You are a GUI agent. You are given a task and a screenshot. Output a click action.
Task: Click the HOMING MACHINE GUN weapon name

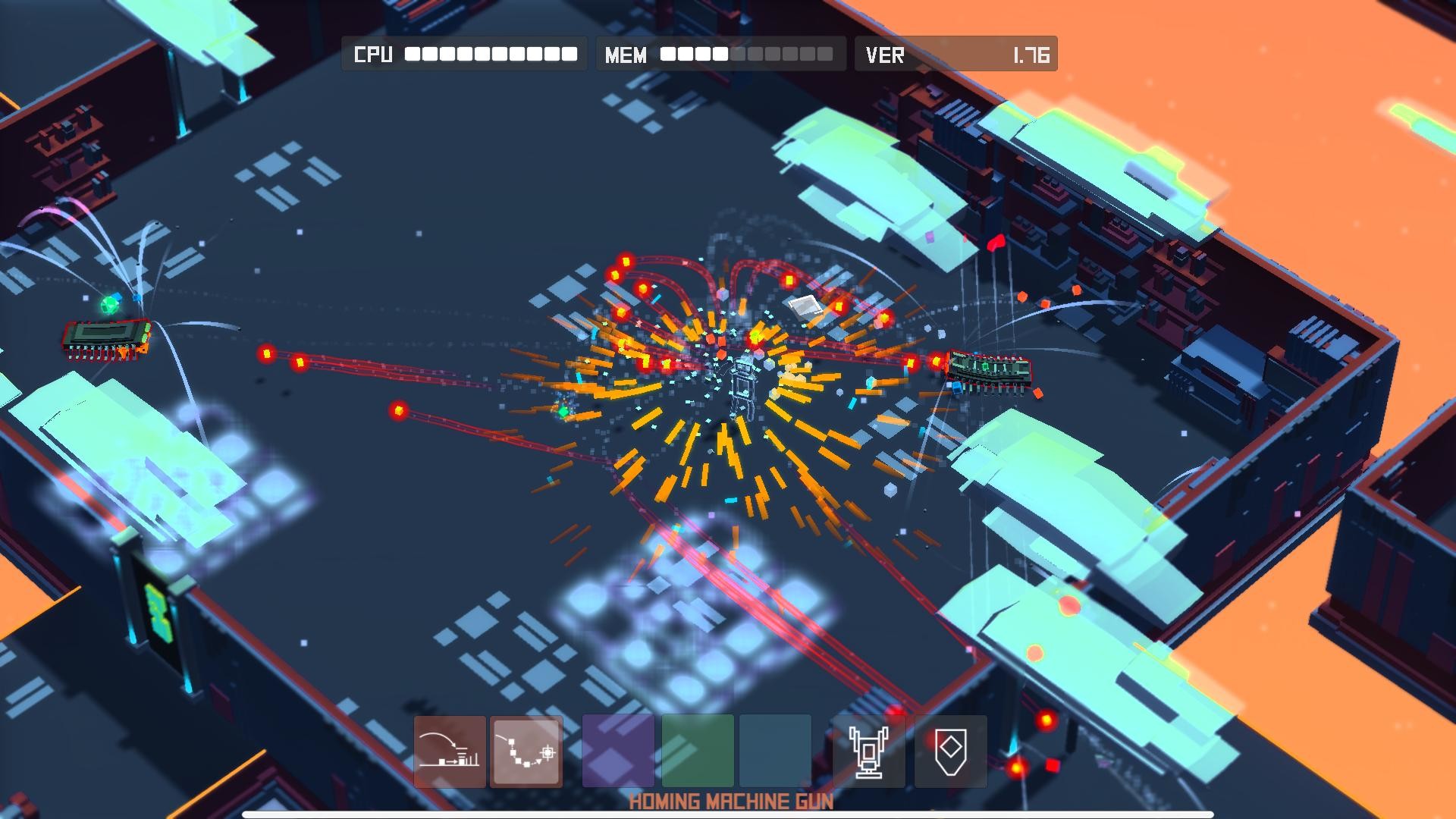730,800
